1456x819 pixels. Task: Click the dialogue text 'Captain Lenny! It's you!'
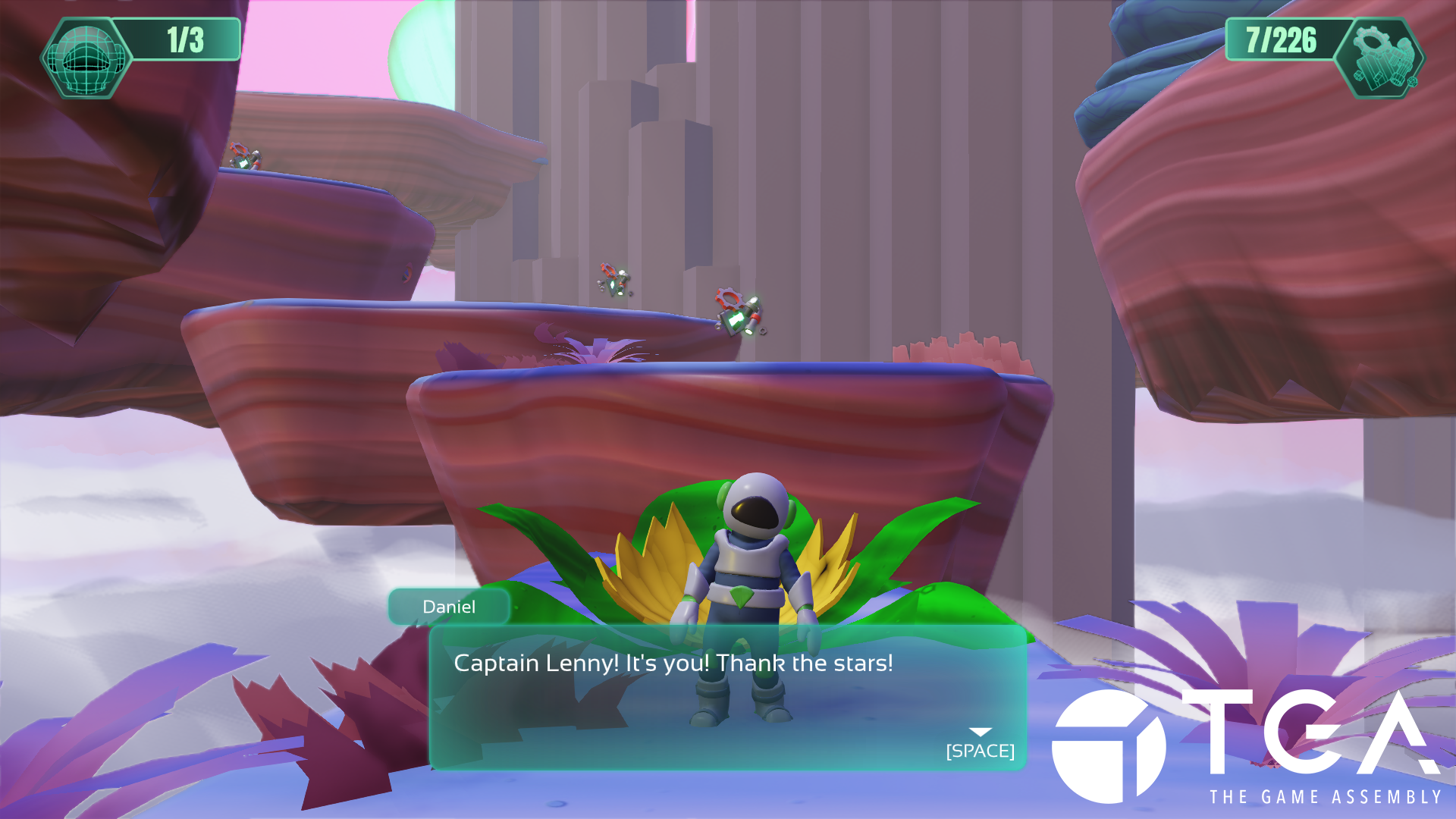[673, 662]
